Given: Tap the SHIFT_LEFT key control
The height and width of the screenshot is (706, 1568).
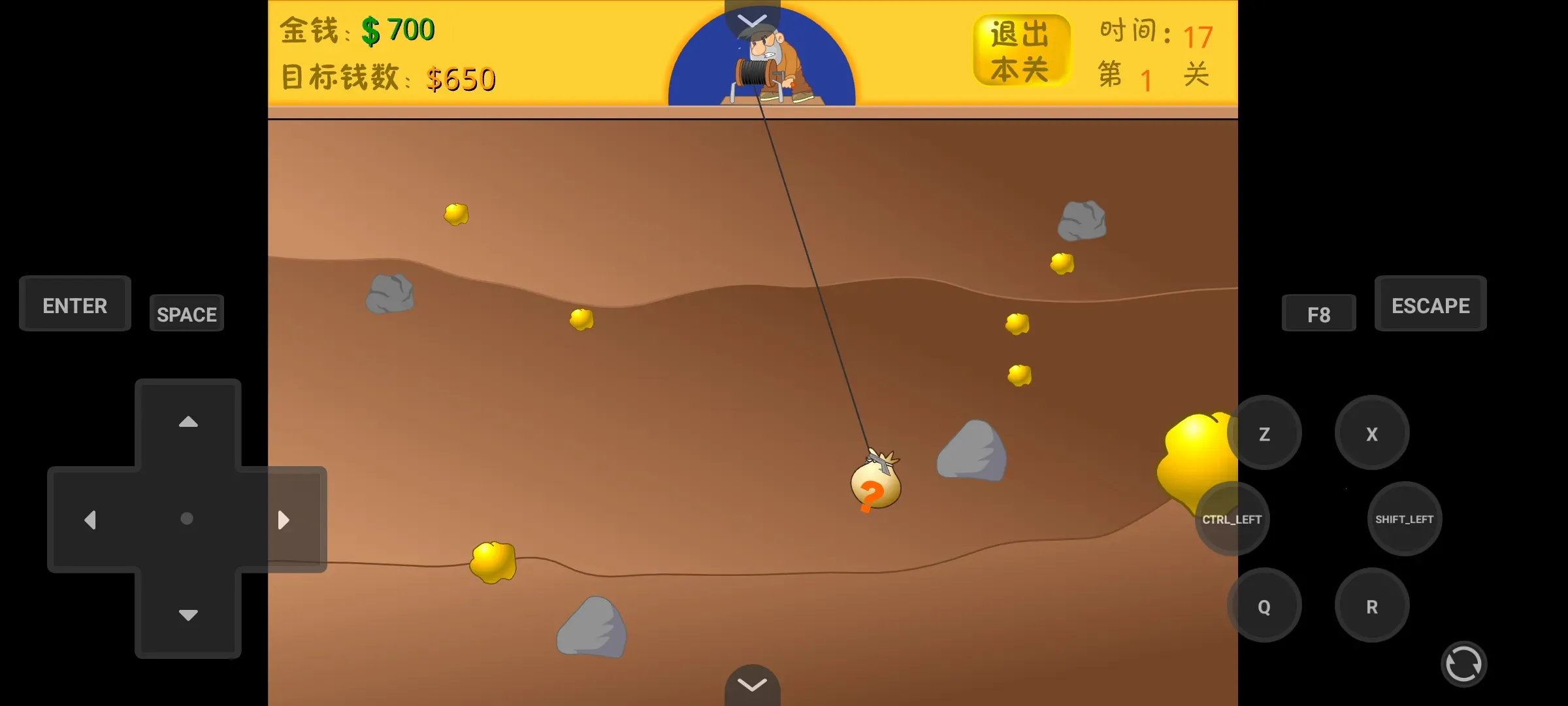Looking at the screenshot, I should [x=1404, y=518].
